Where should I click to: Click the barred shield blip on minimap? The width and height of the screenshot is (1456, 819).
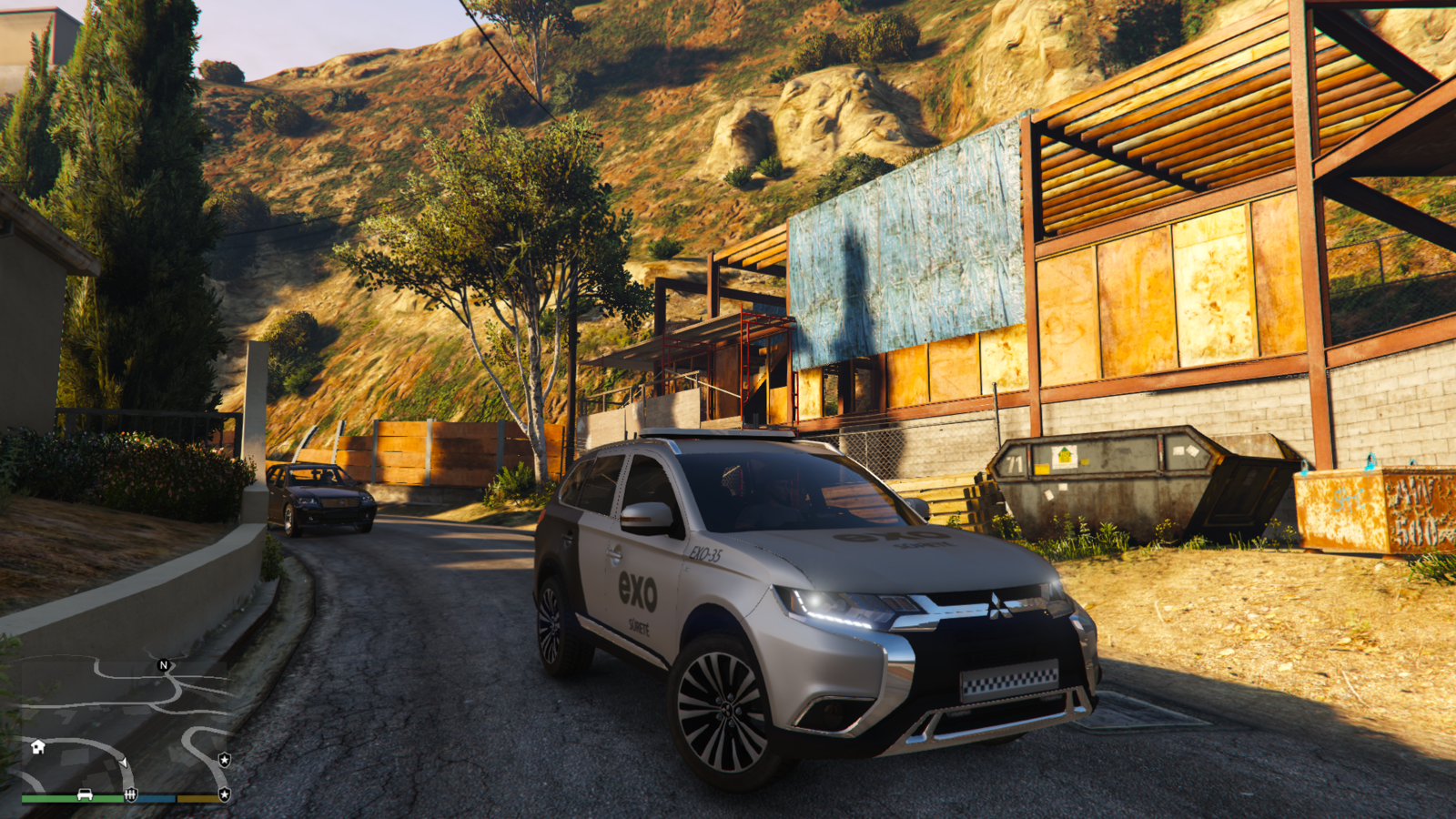131,794
